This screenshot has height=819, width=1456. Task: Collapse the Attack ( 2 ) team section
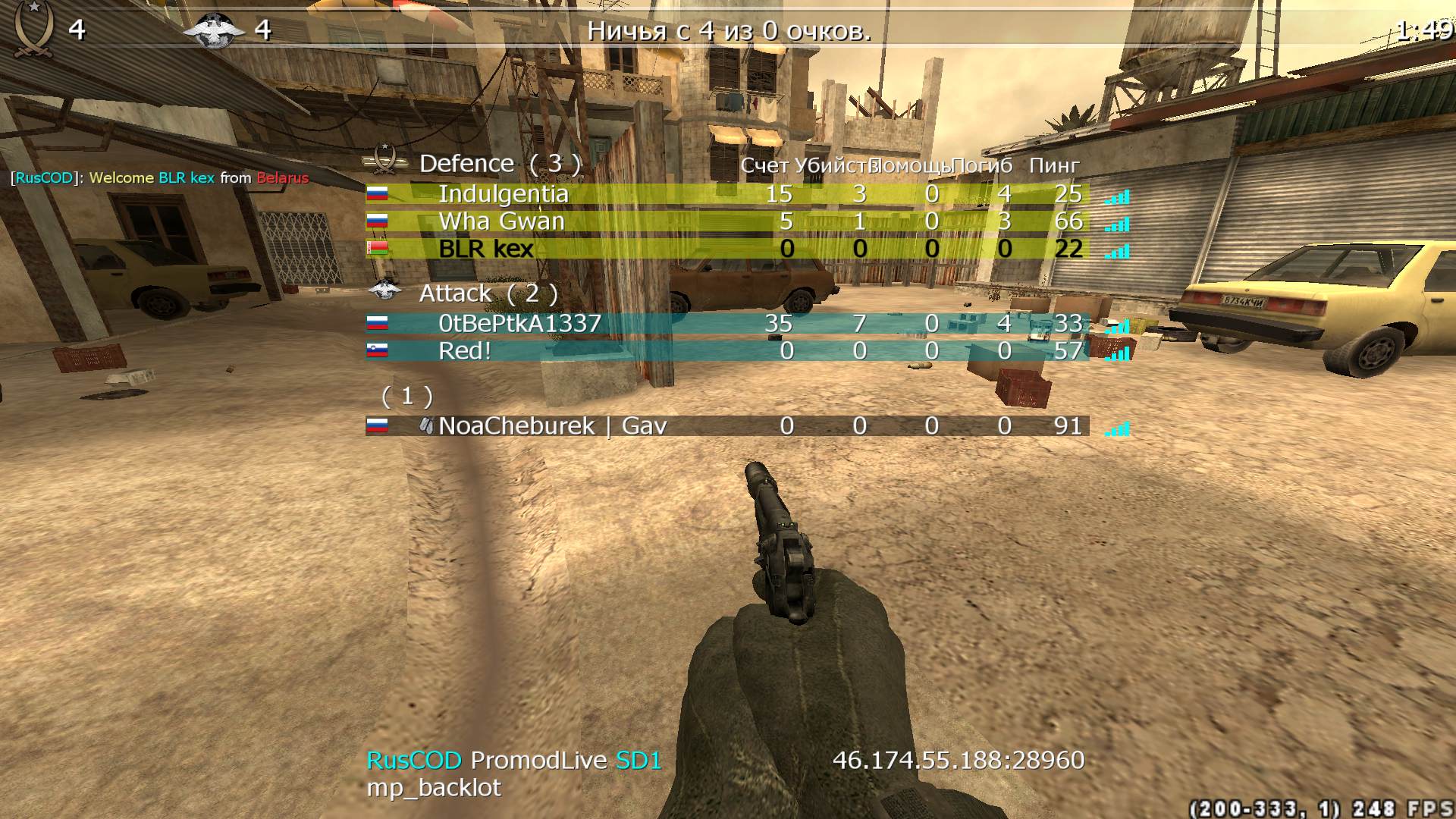pyautogui.click(x=489, y=293)
